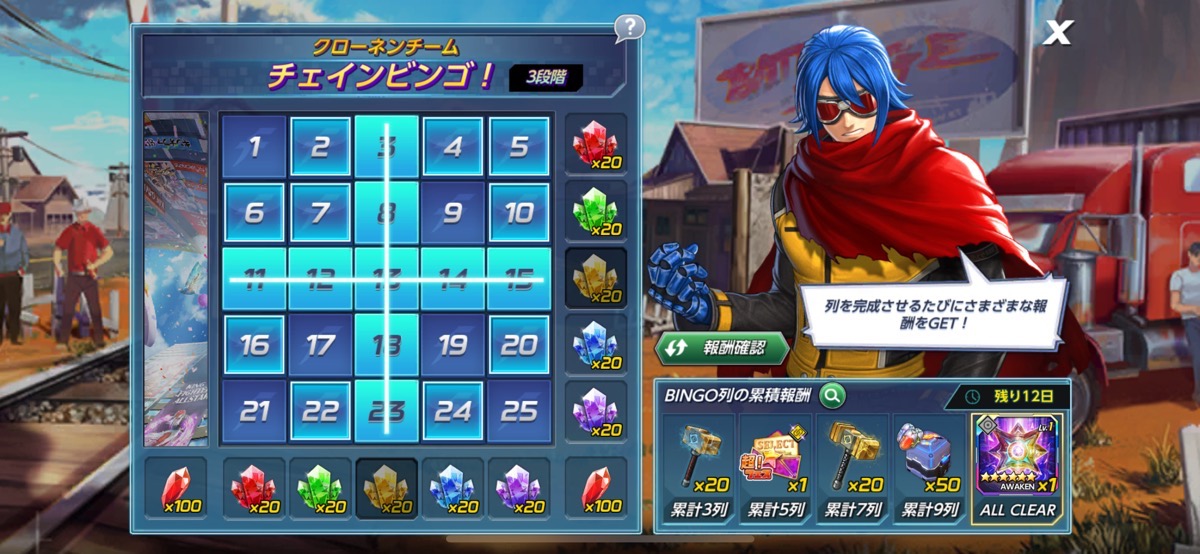This screenshot has height=554, width=1200.
Task: Open the 3段階 stage indicator
Action: tap(546, 77)
